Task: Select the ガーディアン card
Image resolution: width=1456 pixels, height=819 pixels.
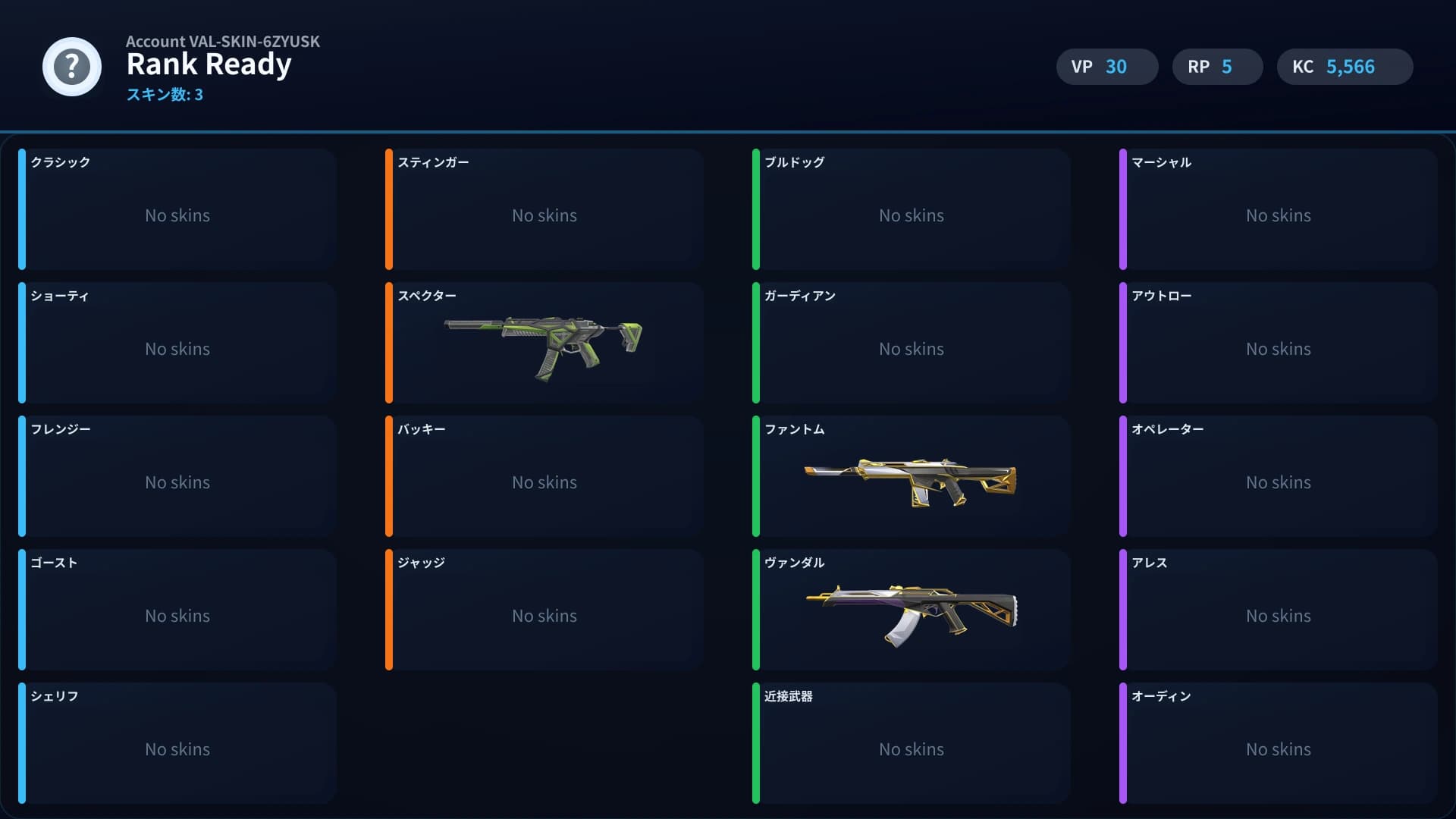Action: [912, 343]
